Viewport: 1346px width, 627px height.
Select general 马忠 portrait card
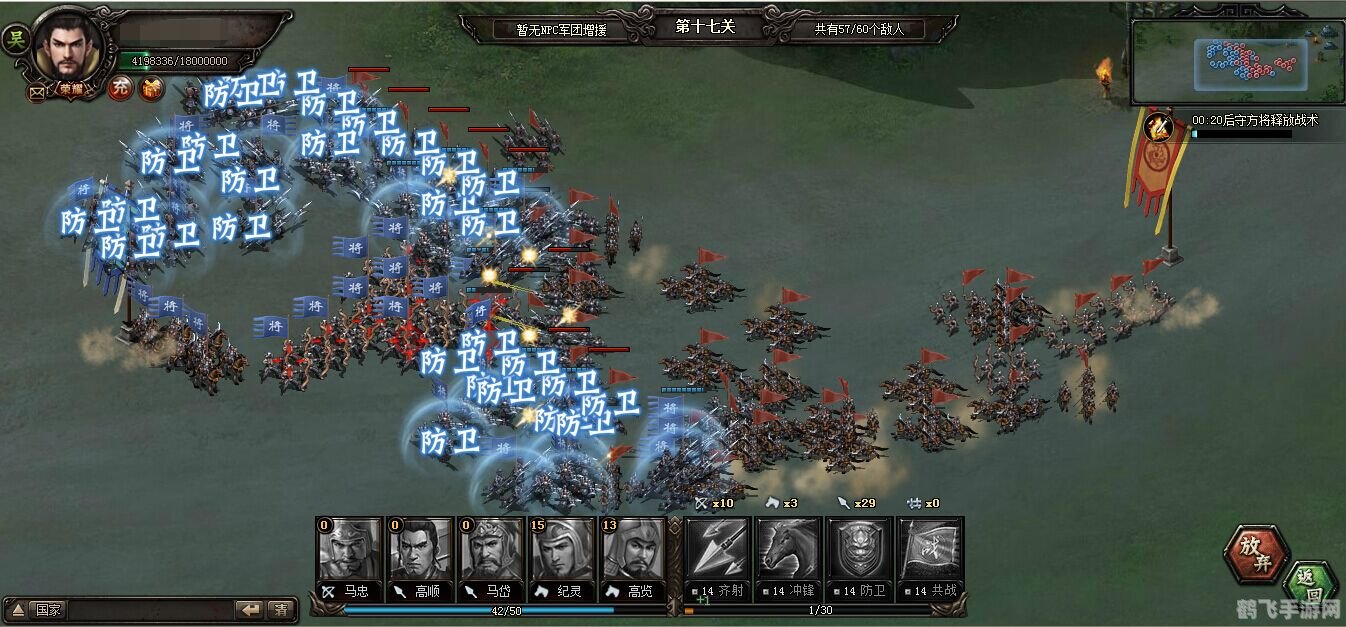click(x=349, y=551)
